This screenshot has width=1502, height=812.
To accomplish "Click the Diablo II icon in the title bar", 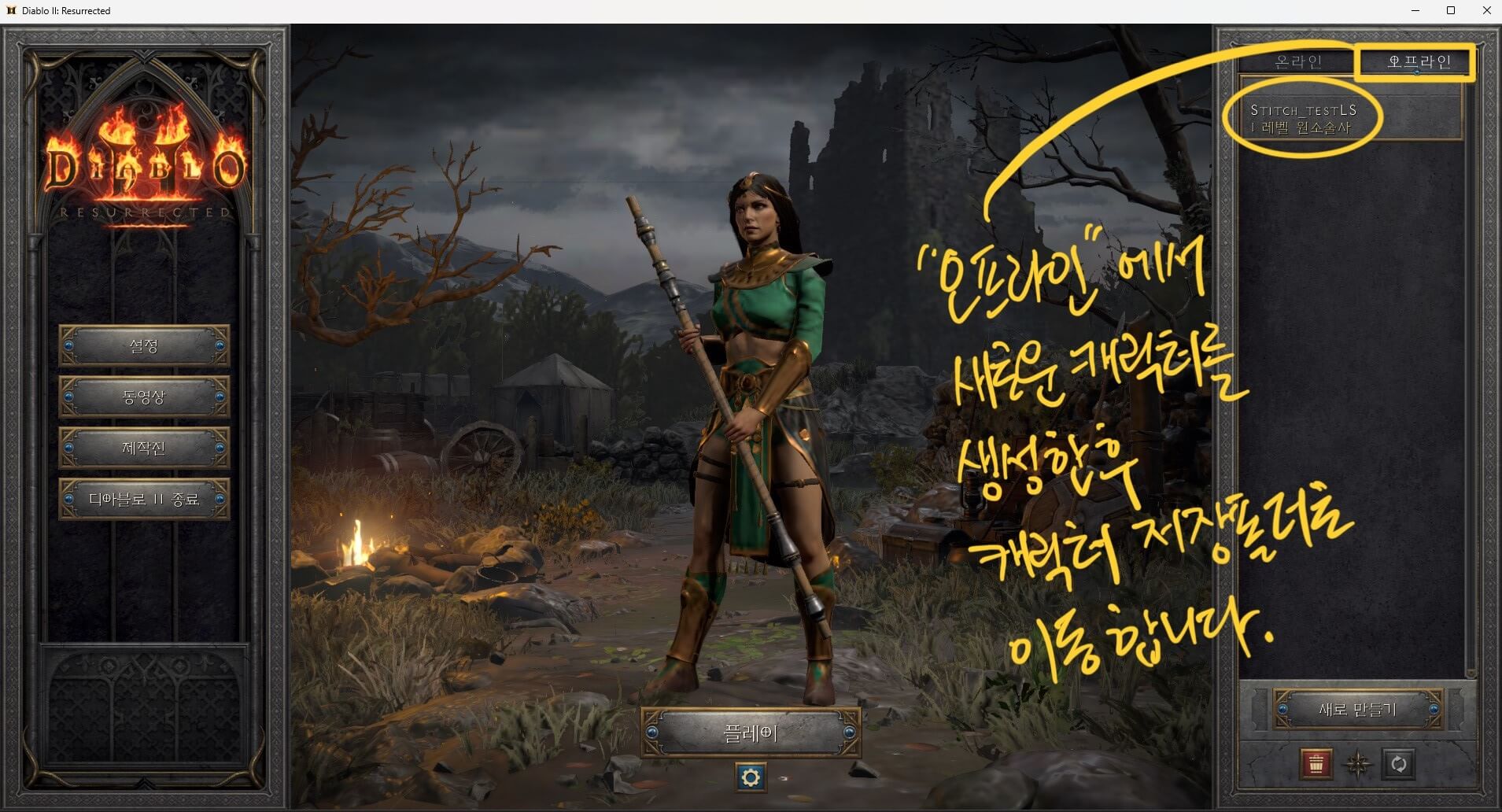I will [11, 10].
